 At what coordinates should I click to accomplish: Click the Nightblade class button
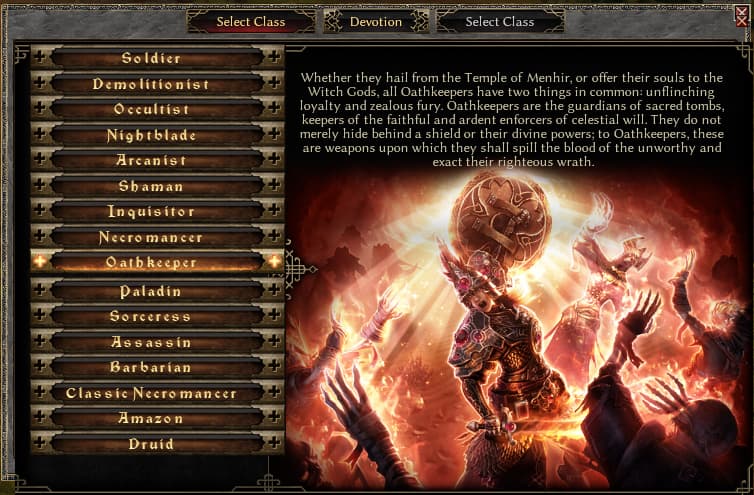point(152,135)
